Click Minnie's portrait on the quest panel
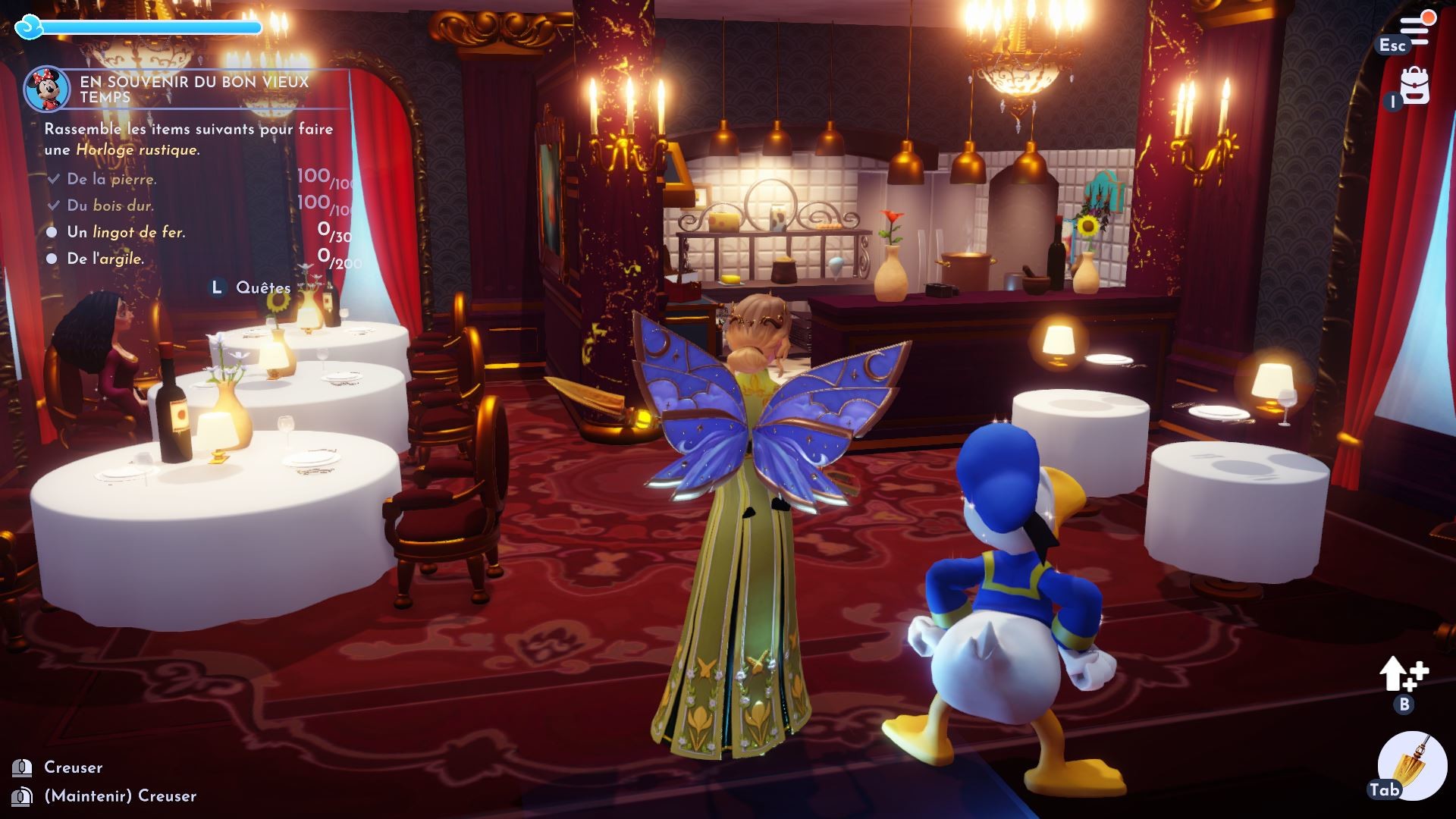Image resolution: width=1456 pixels, height=819 pixels. (48, 89)
